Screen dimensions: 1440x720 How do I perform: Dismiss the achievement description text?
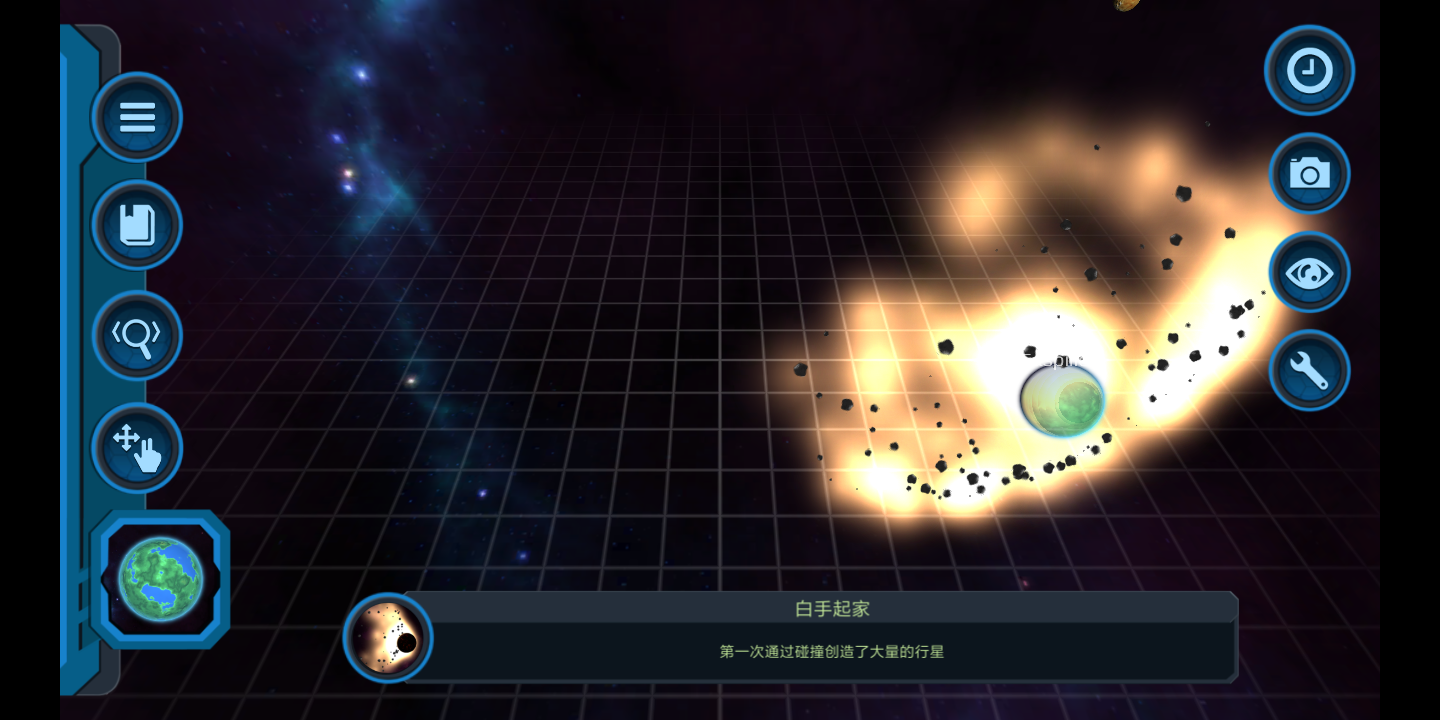coord(833,651)
